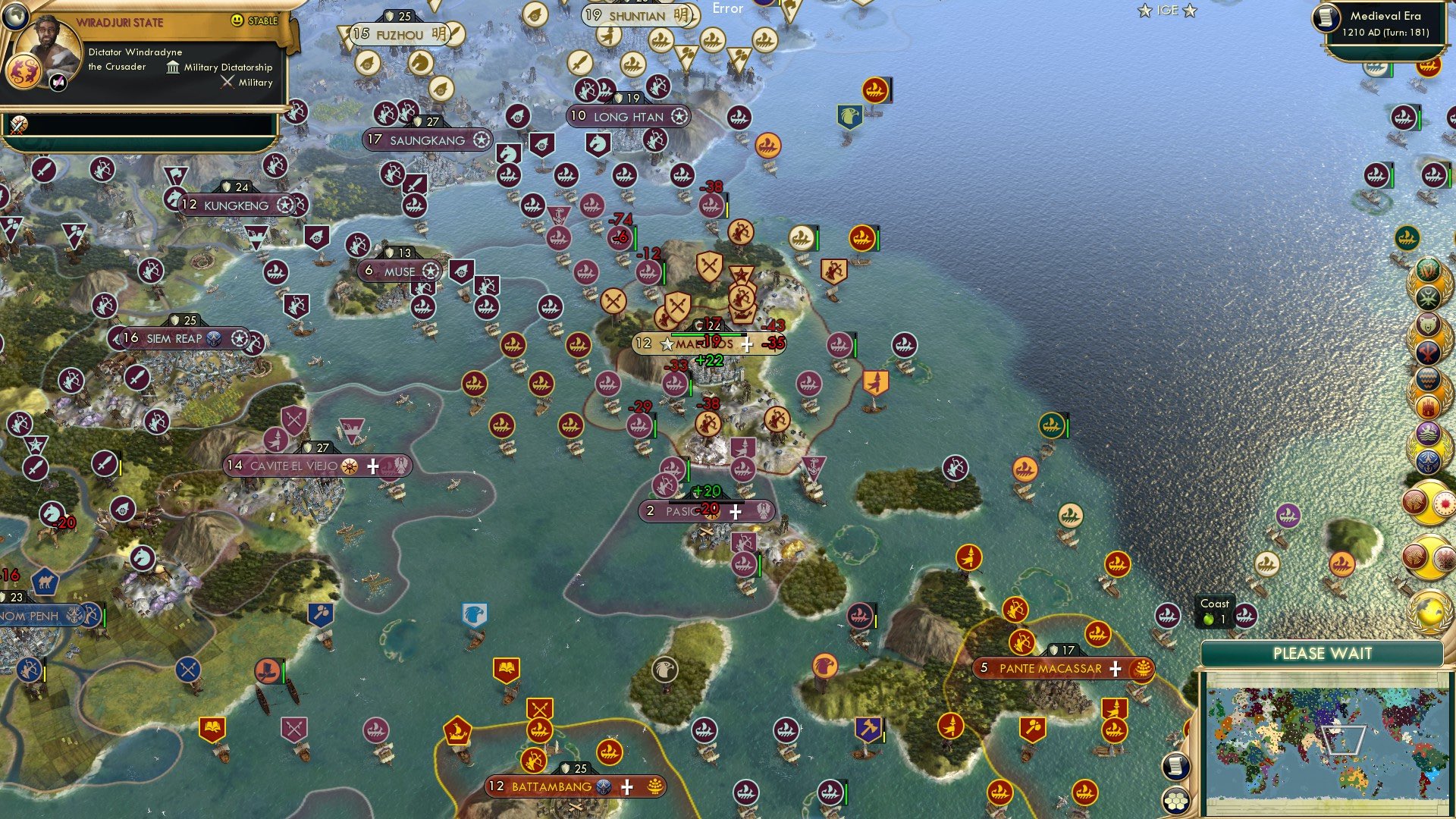Image resolution: width=1456 pixels, height=819 pixels.
Task: Open the scroll icon beside the minimap
Action: [x=1175, y=766]
